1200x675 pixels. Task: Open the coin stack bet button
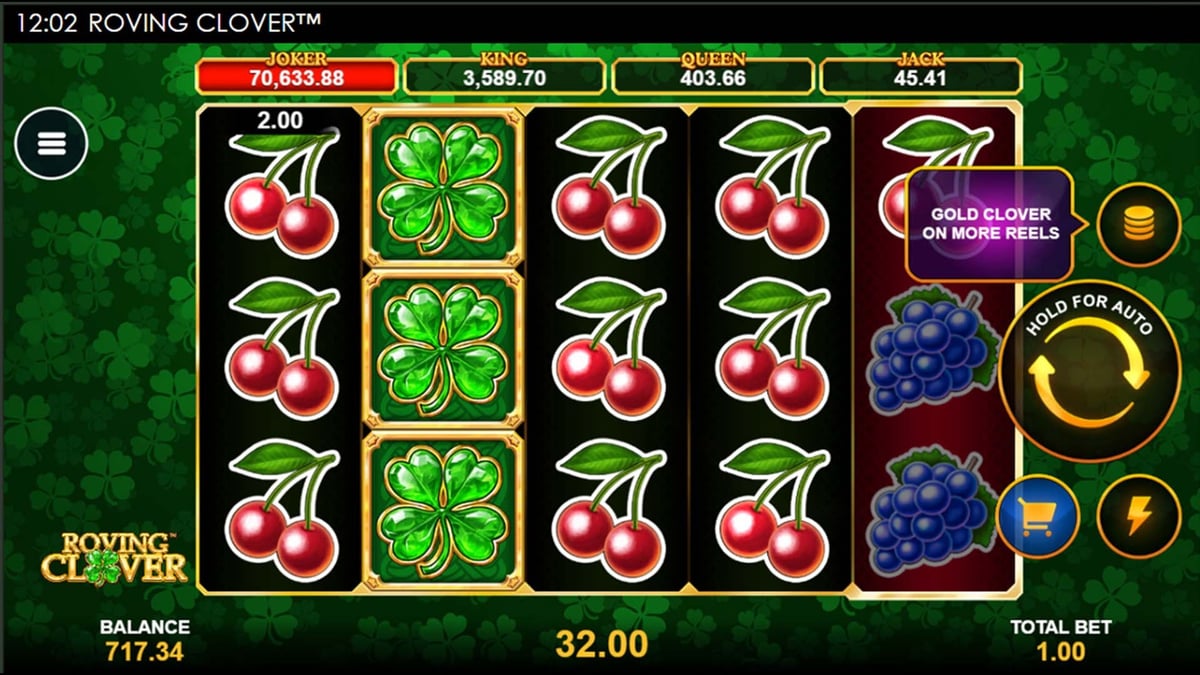click(x=1138, y=224)
